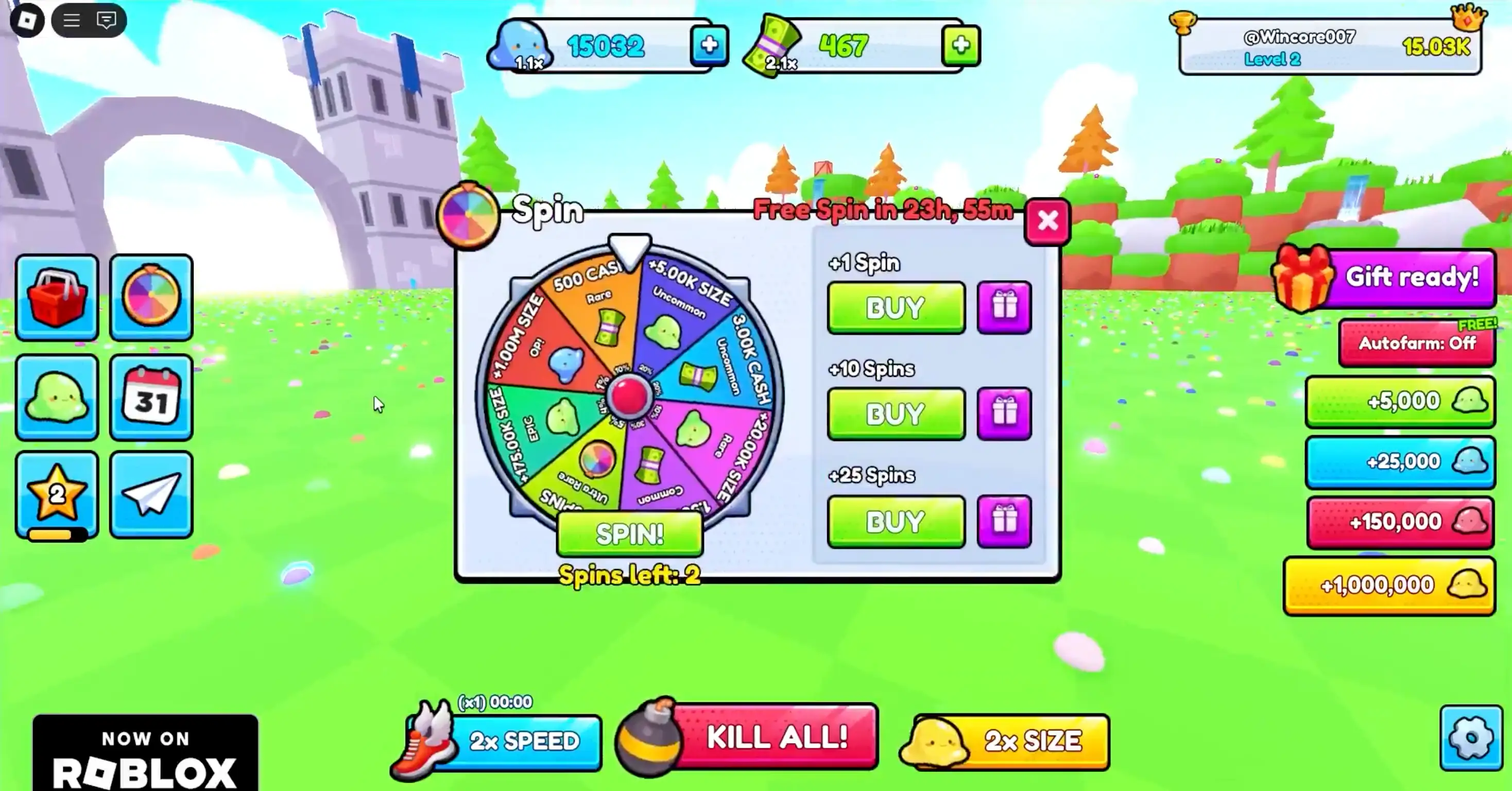Open the Roblox chat icon

pos(106,21)
